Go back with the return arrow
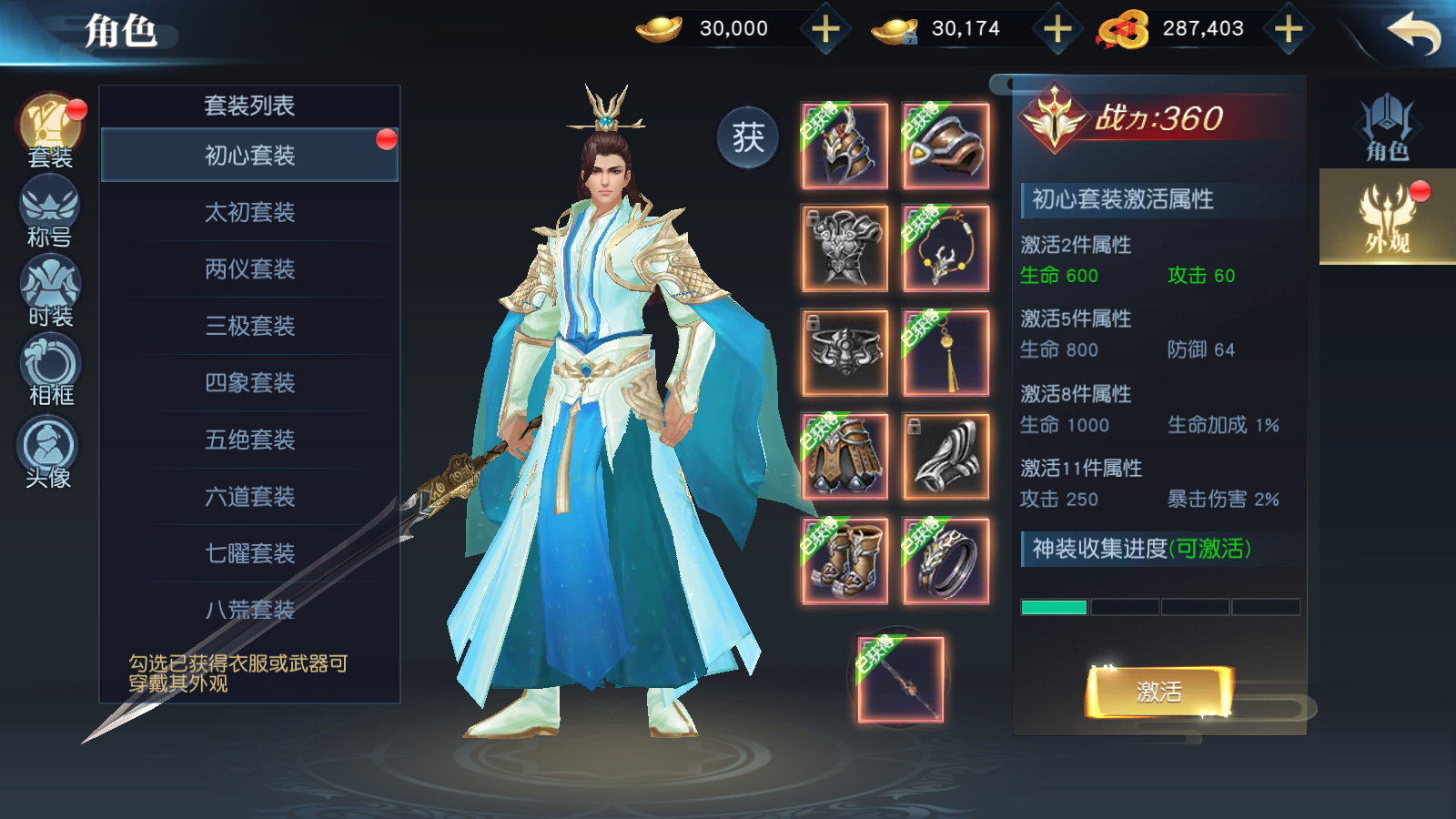The image size is (1456, 819). pos(1413,33)
